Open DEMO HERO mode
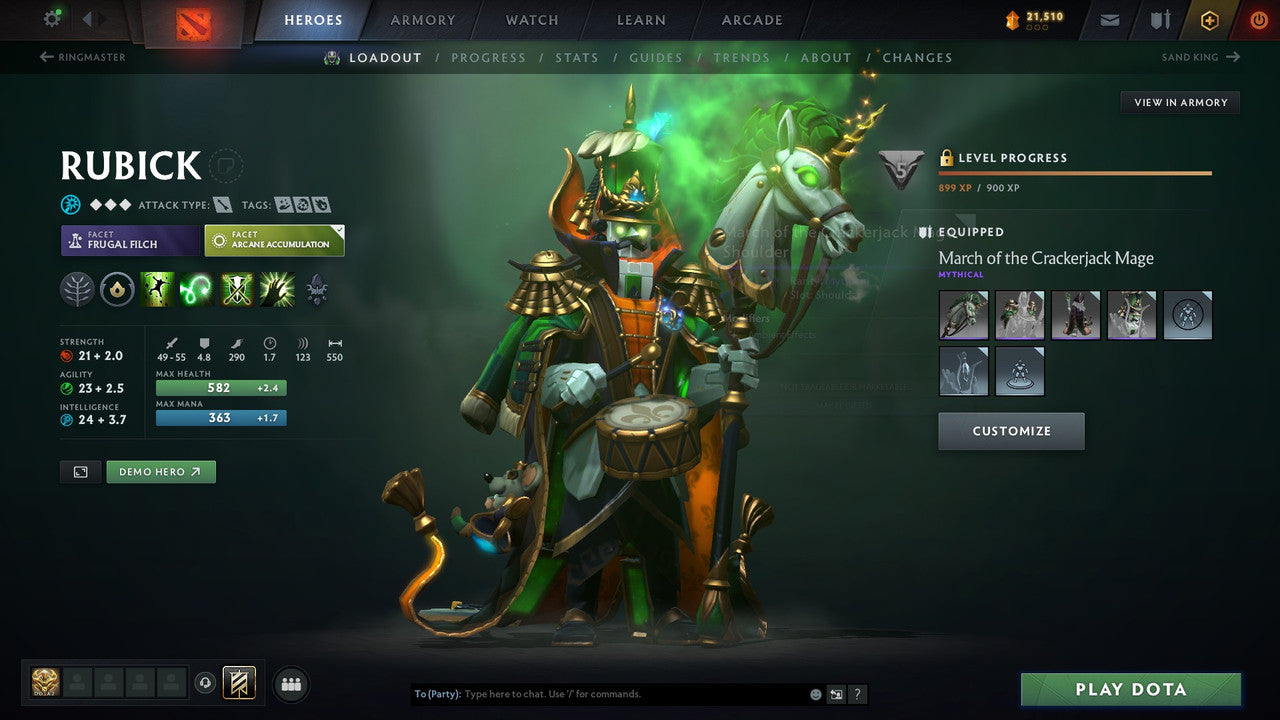 pyautogui.click(x=160, y=471)
